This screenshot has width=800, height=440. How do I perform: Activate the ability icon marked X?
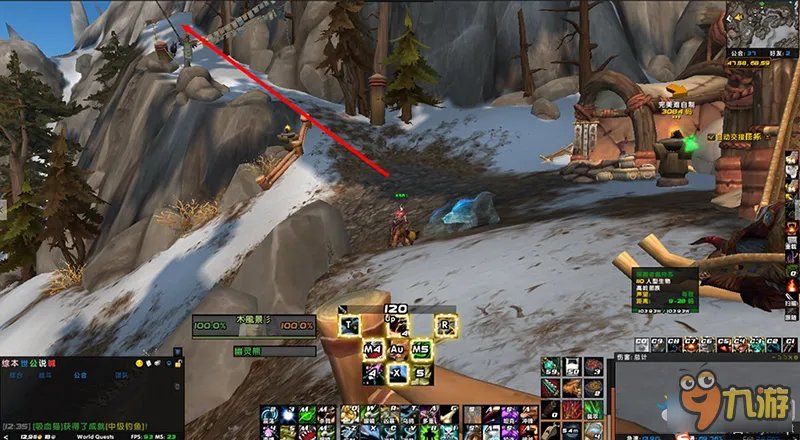pyautogui.click(x=397, y=372)
